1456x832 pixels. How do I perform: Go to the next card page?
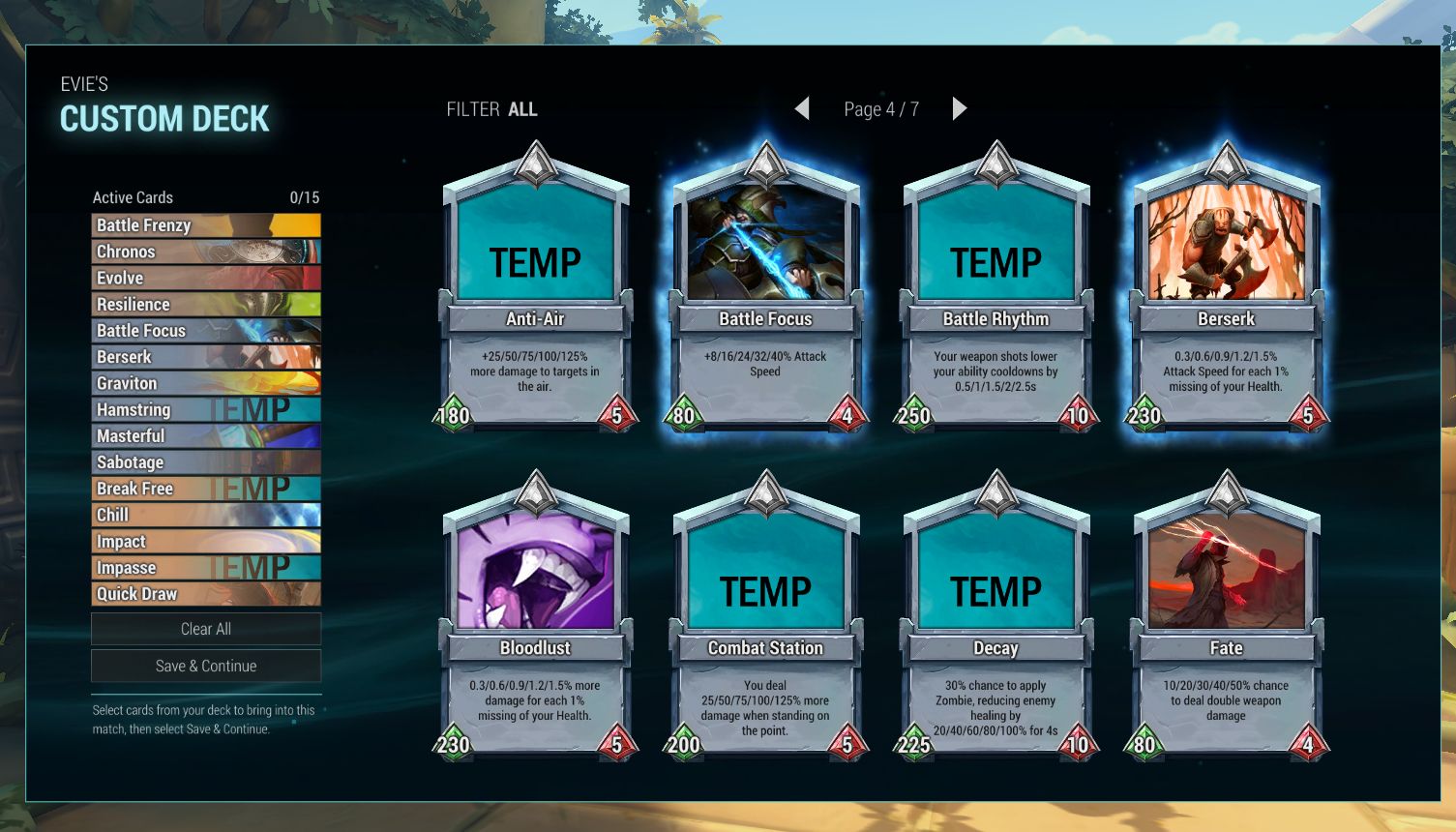959,108
